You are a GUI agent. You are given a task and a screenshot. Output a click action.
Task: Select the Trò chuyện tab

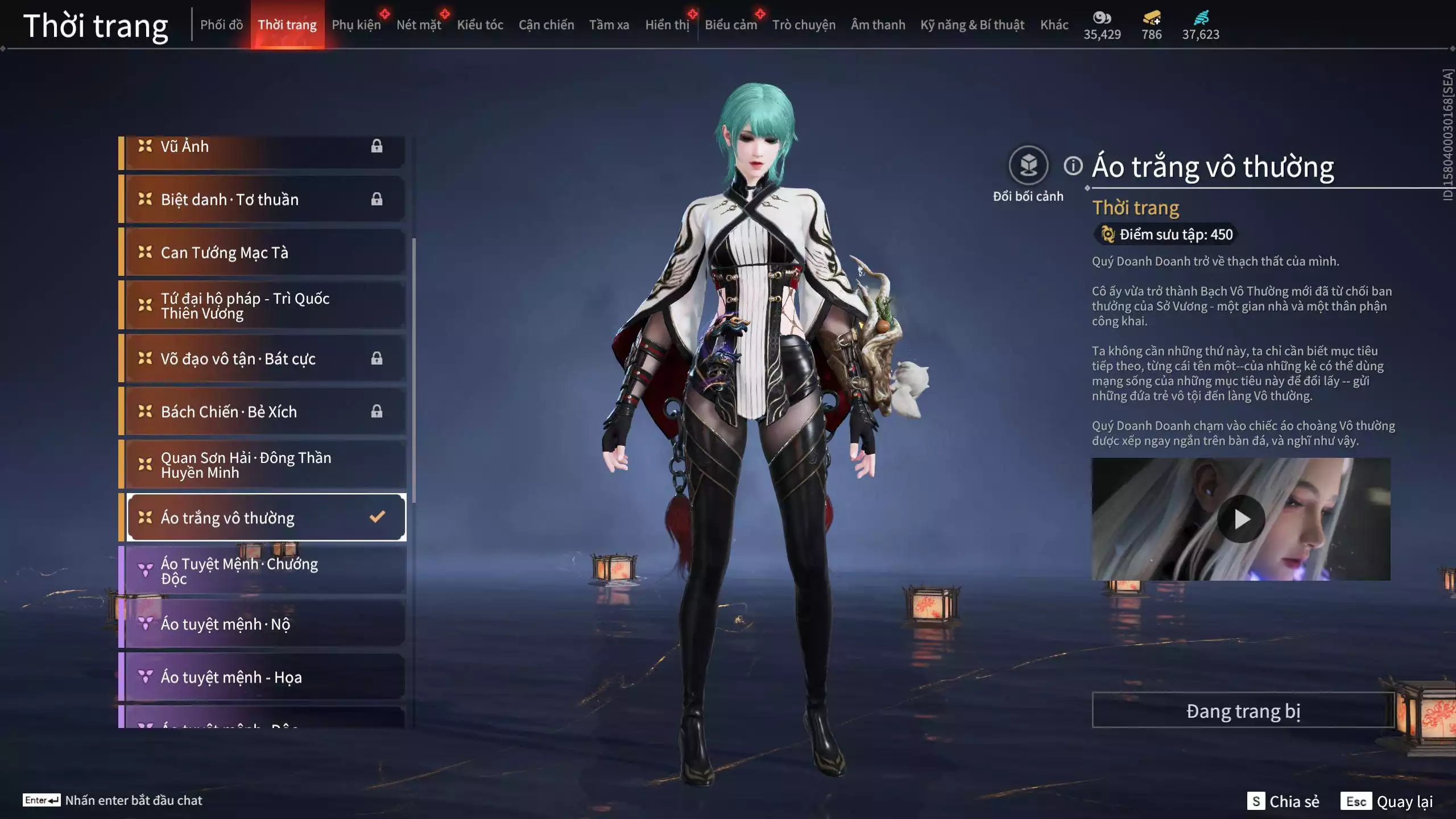pyautogui.click(x=804, y=25)
